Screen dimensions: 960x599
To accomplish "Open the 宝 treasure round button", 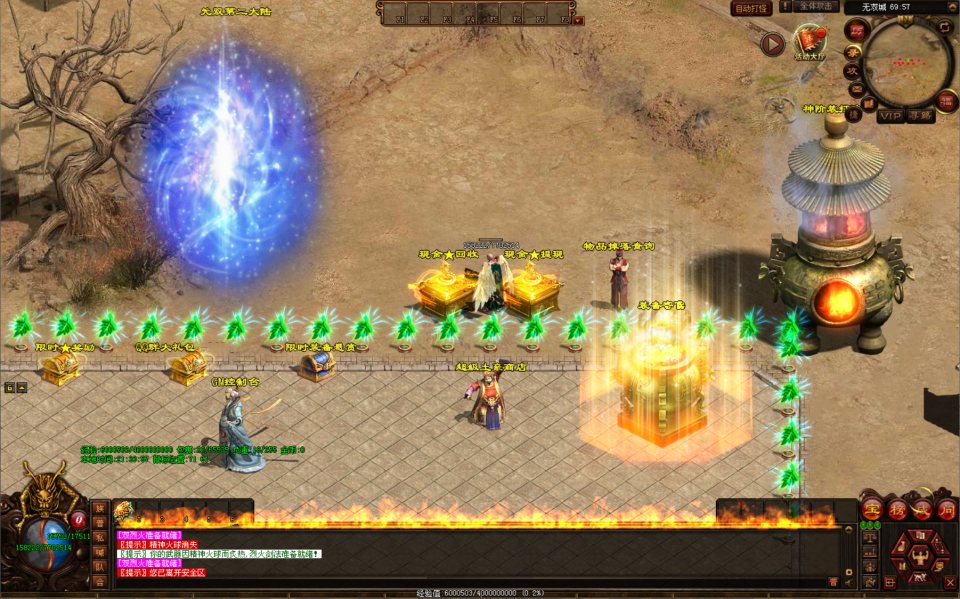I will click(x=871, y=510).
